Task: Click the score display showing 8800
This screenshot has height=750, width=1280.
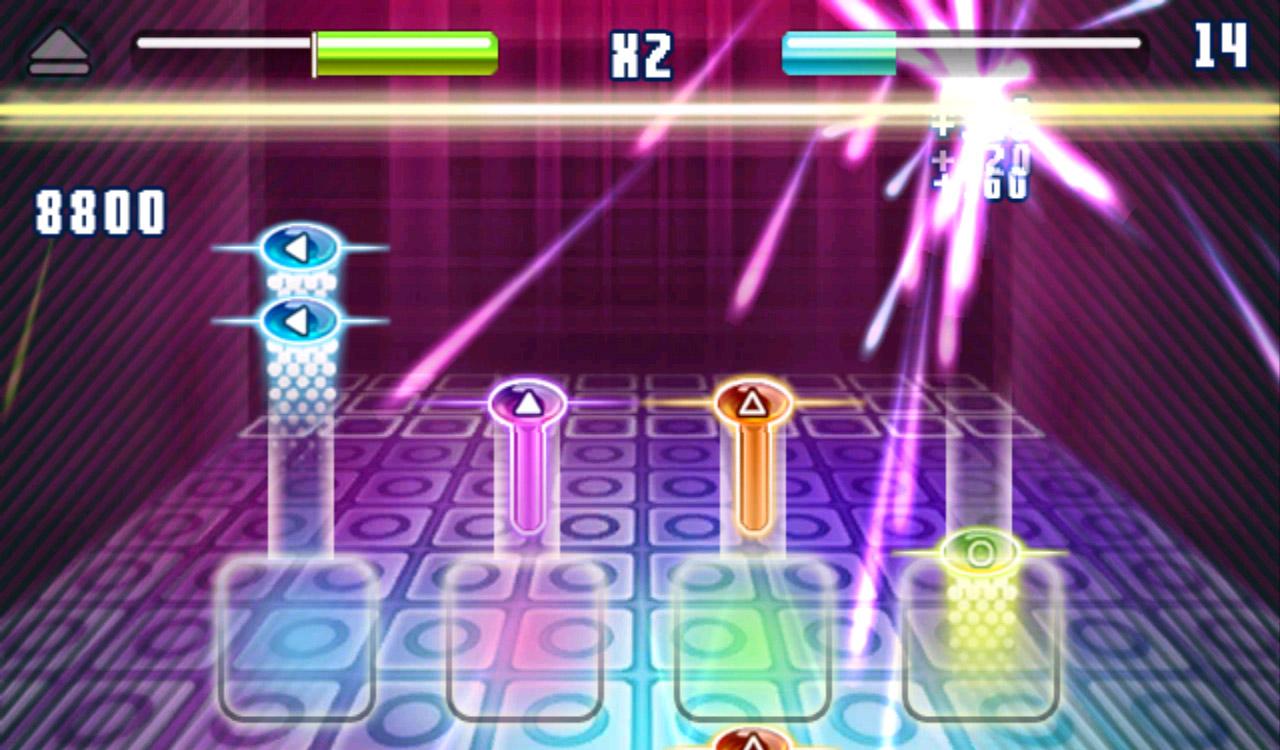Action: tap(99, 210)
